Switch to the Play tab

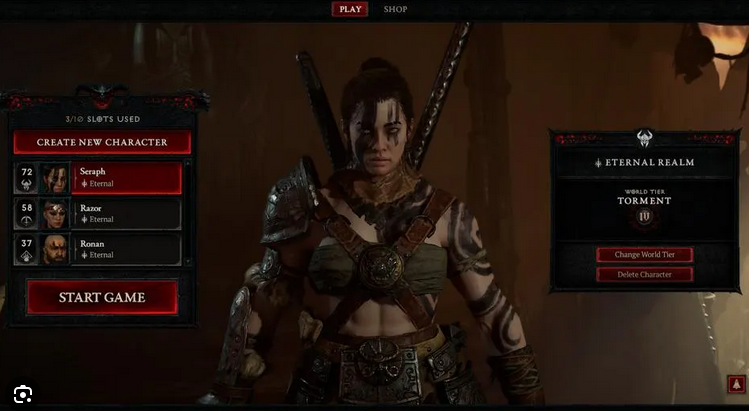[350, 9]
